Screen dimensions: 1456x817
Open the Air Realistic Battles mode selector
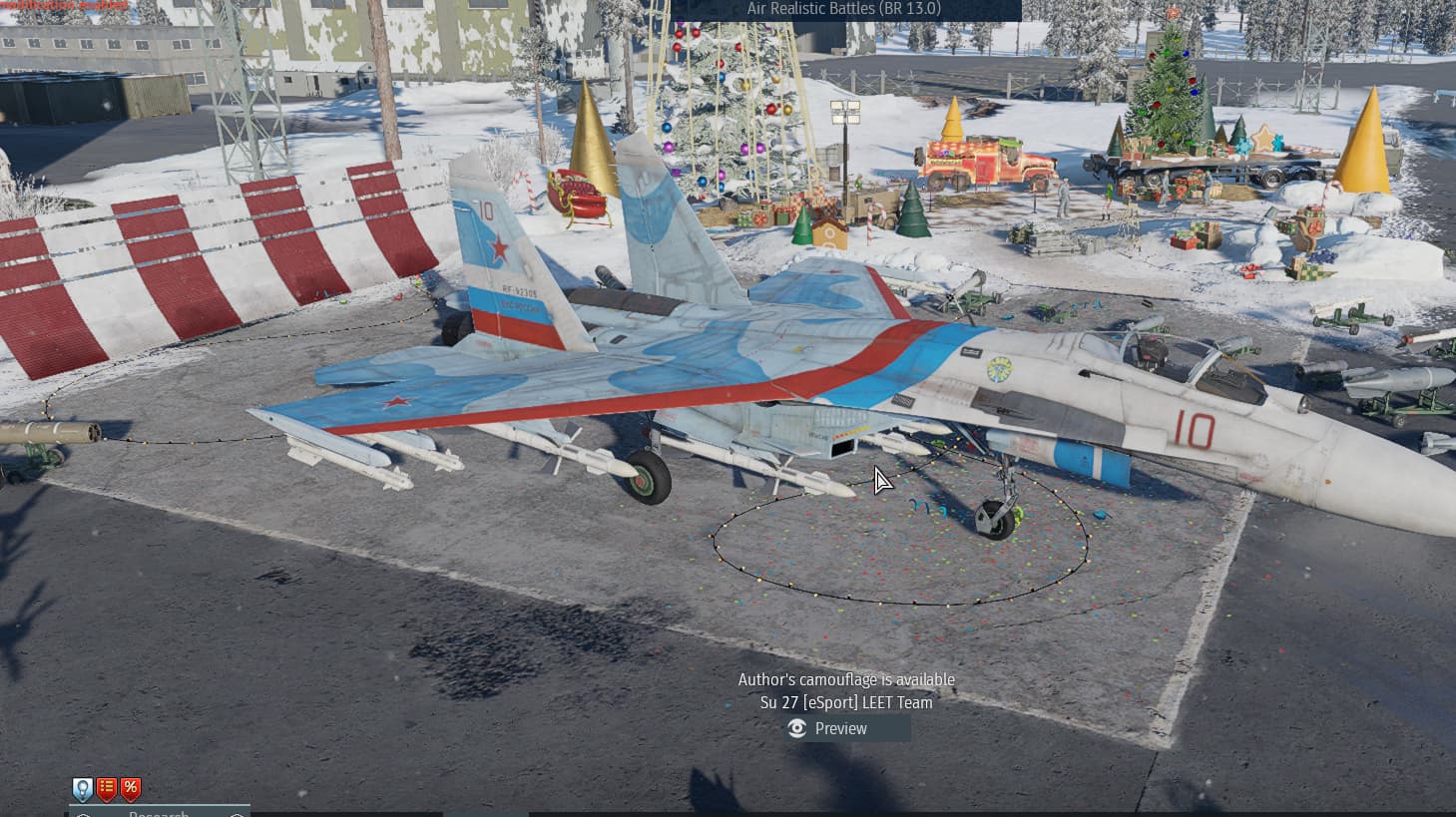tap(844, 9)
